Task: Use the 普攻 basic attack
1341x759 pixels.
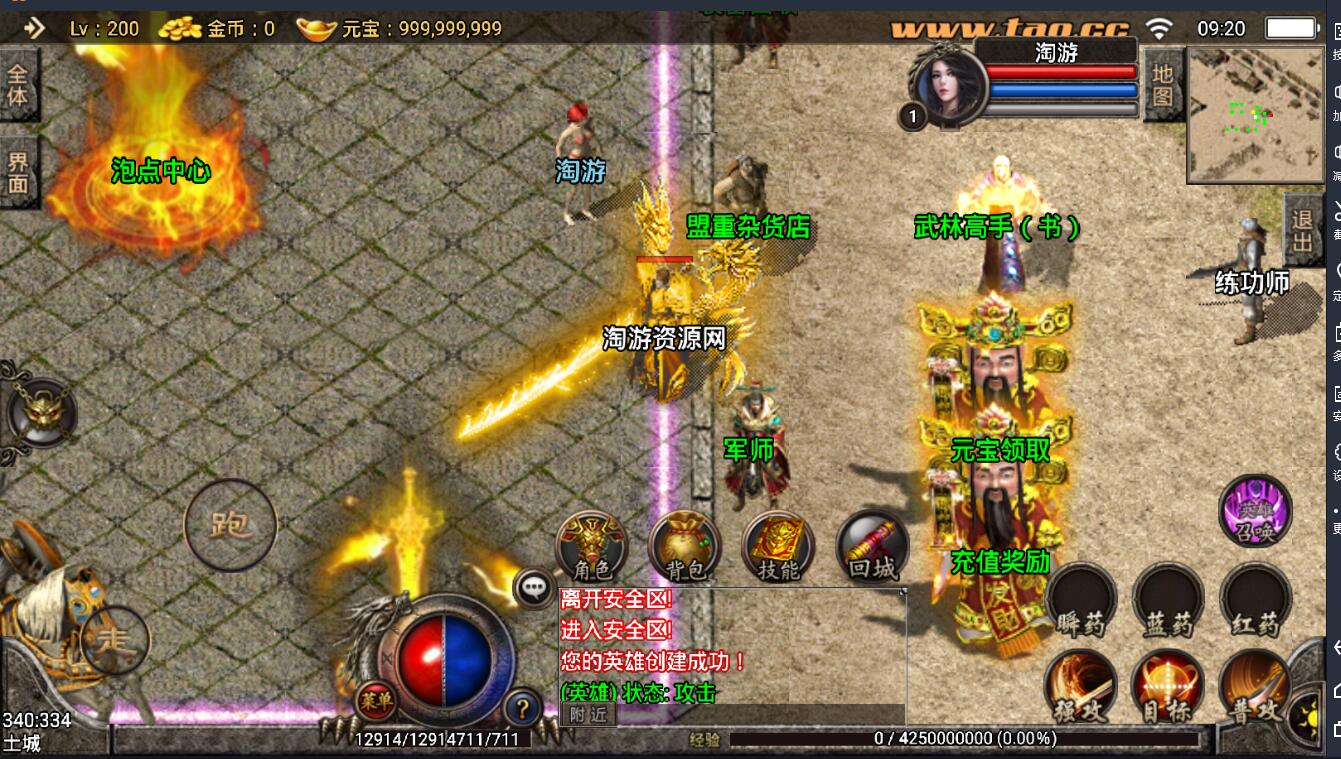Action: tap(1255, 687)
